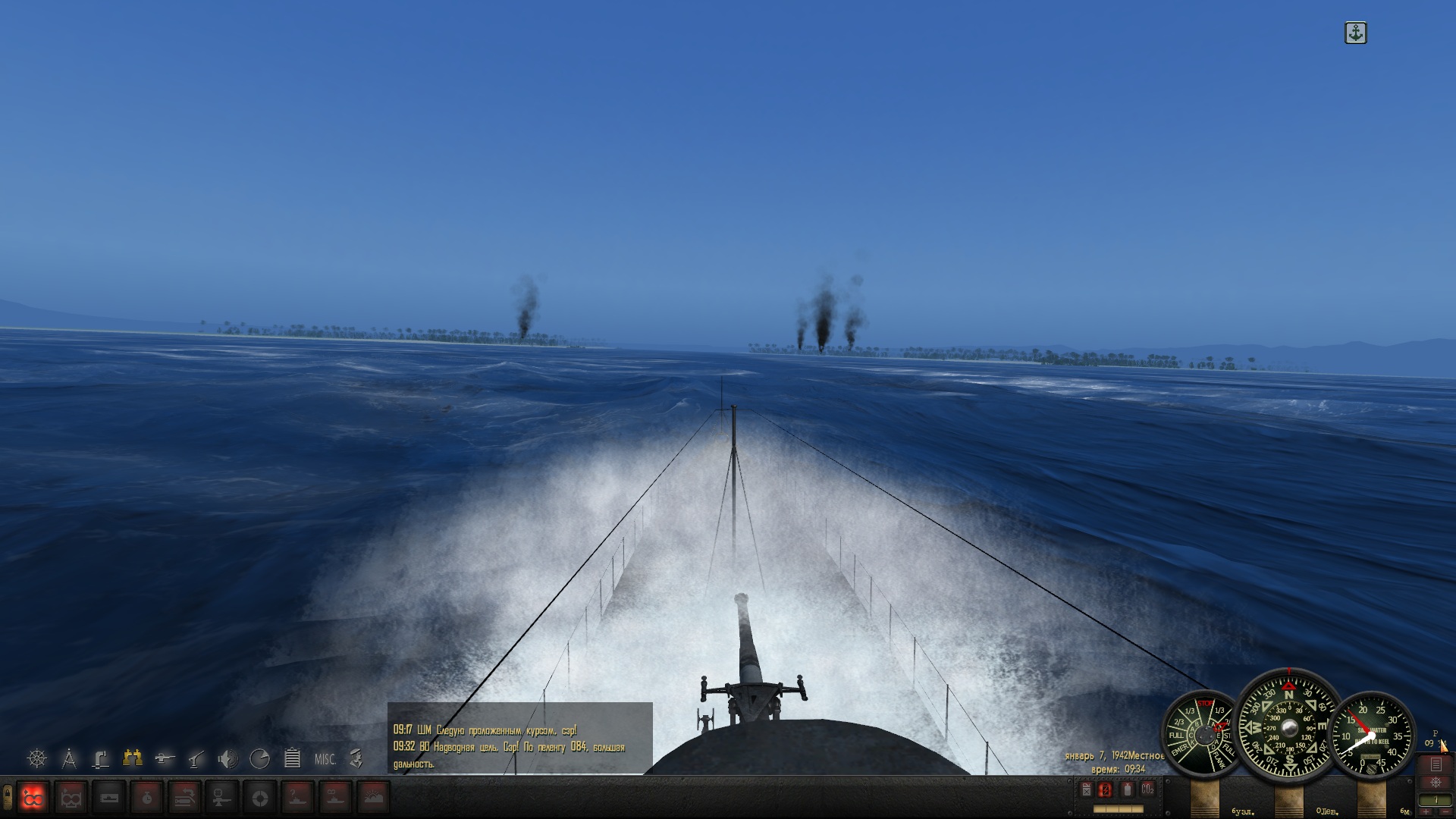Open the clipboard checklist icon
Screen dimensions: 1456x819
(x=292, y=758)
